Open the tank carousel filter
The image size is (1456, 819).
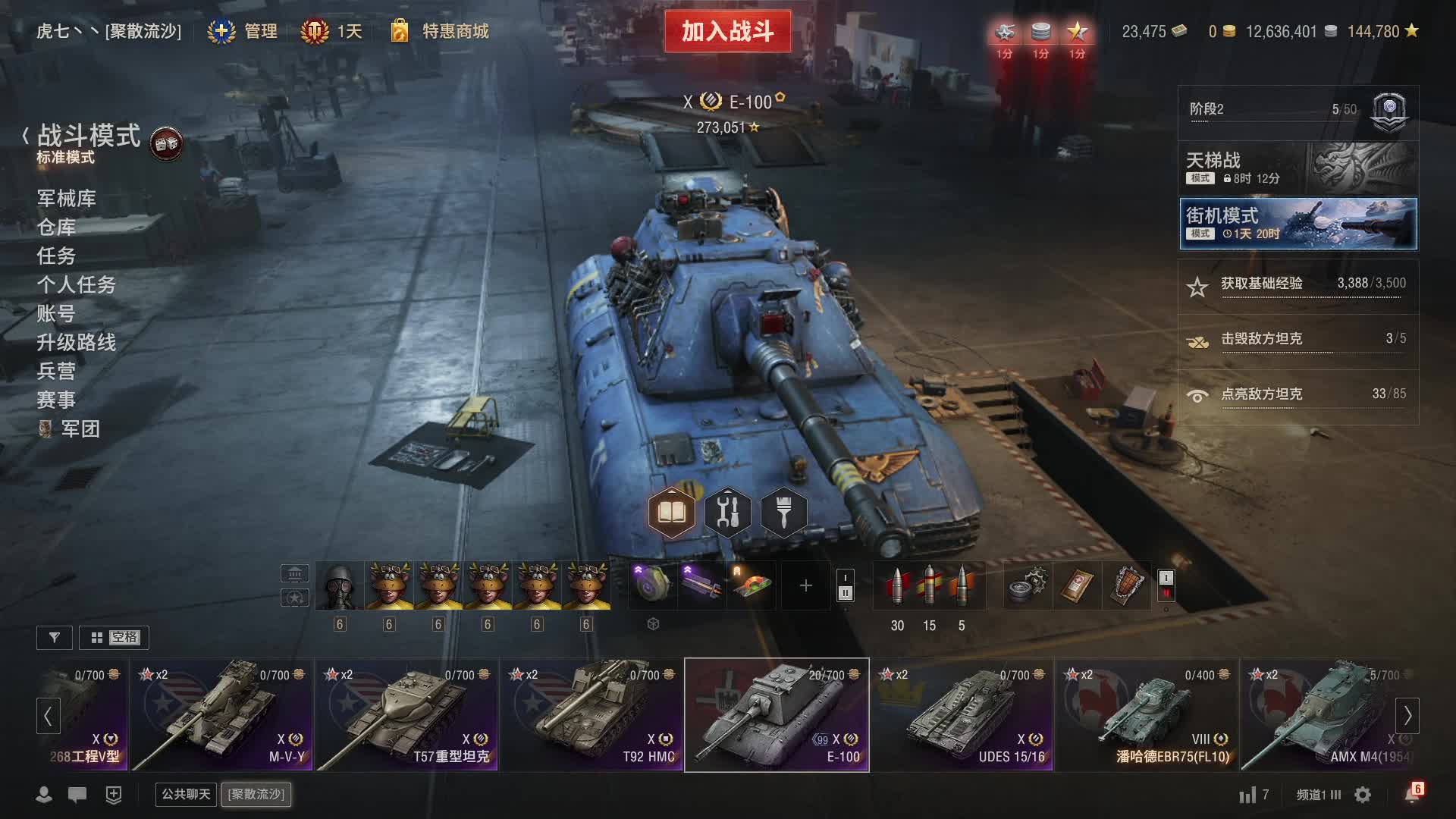[55, 638]
